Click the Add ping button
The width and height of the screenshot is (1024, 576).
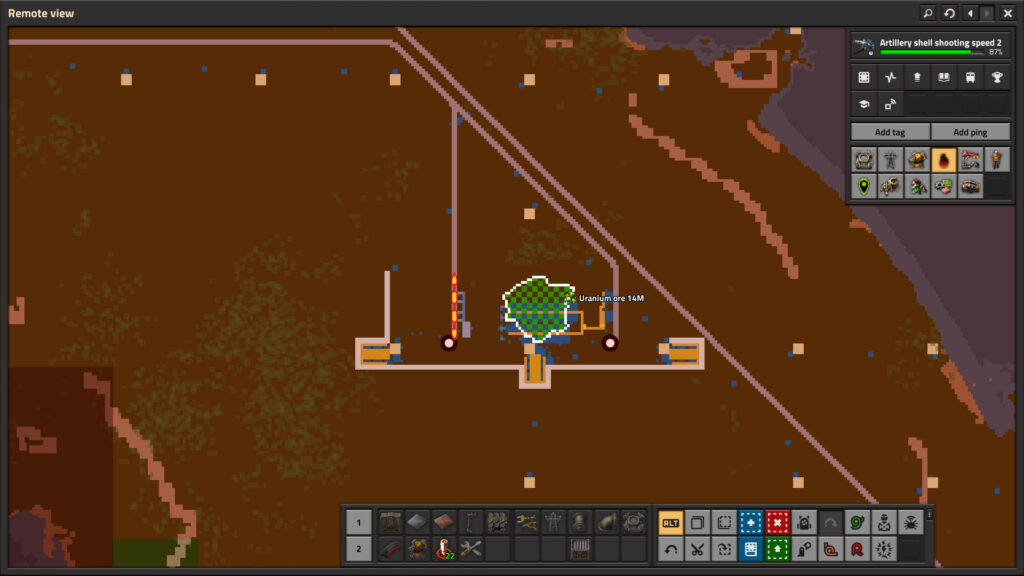(x=969, y=132)
